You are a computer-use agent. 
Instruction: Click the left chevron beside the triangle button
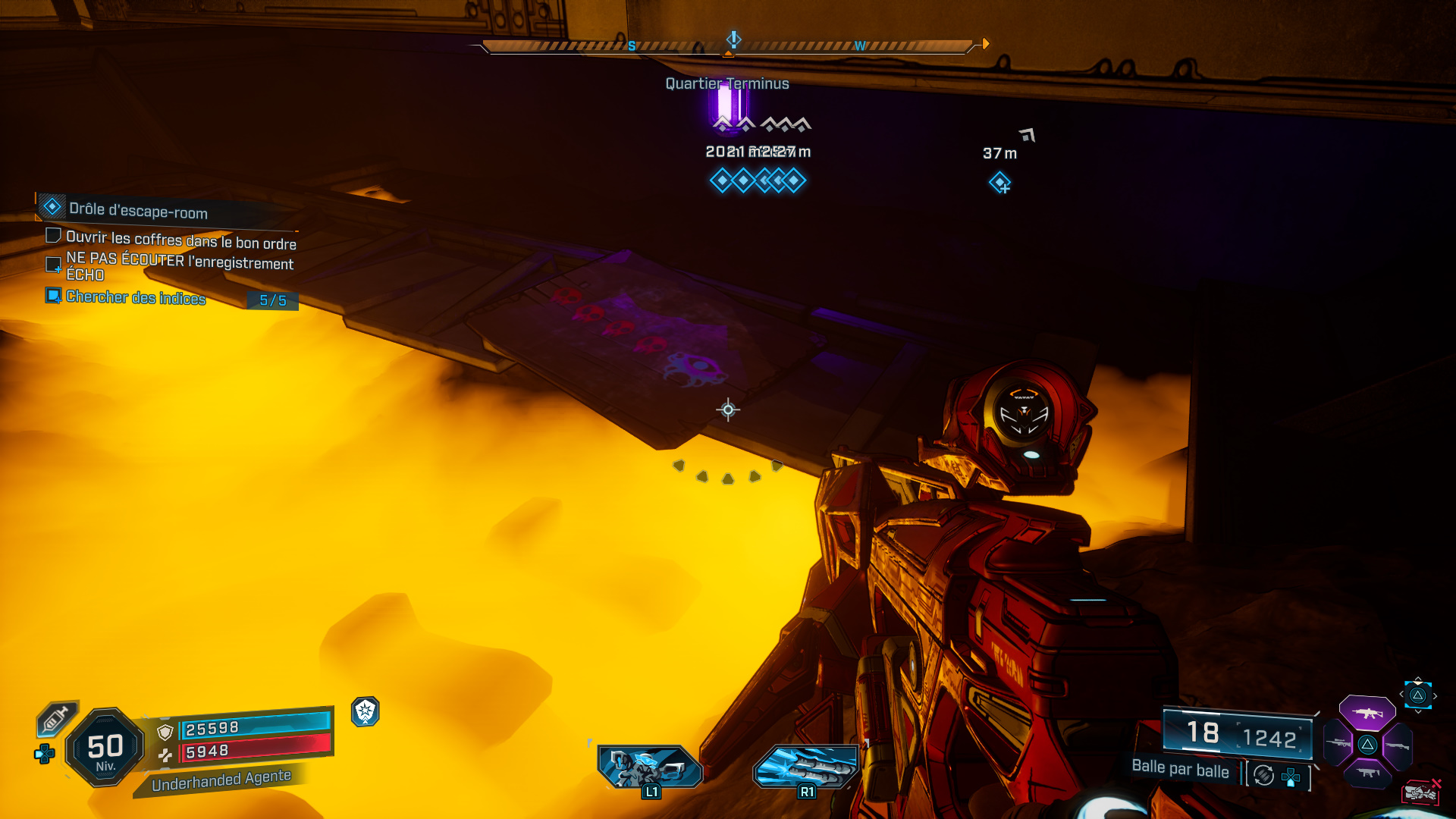pos(1401,694)
